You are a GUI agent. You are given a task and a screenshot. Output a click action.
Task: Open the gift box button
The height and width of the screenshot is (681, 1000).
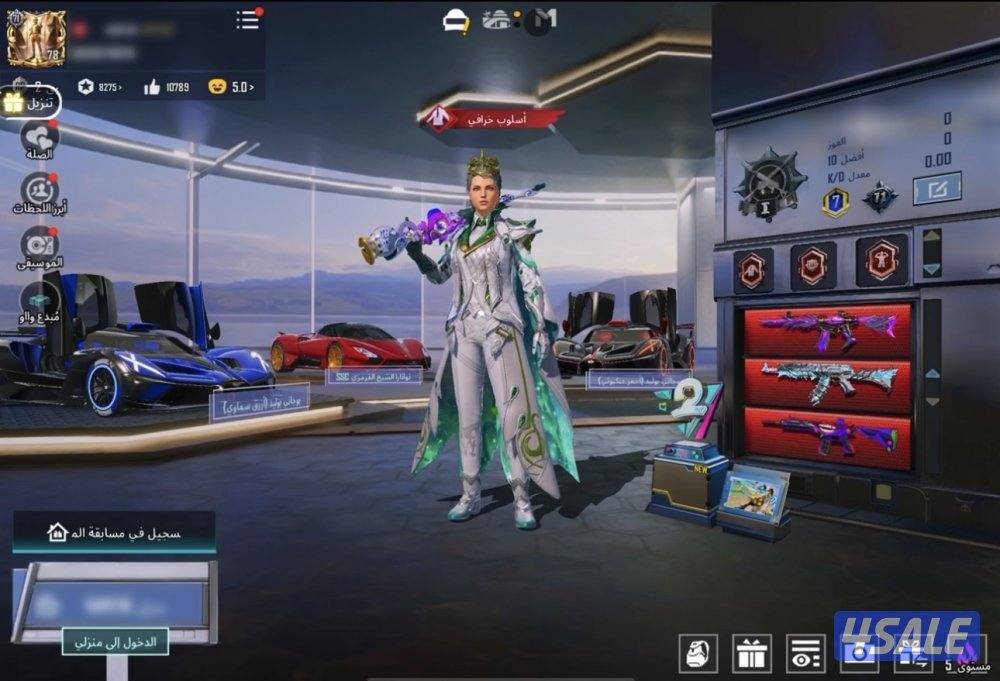pos(751,653)
